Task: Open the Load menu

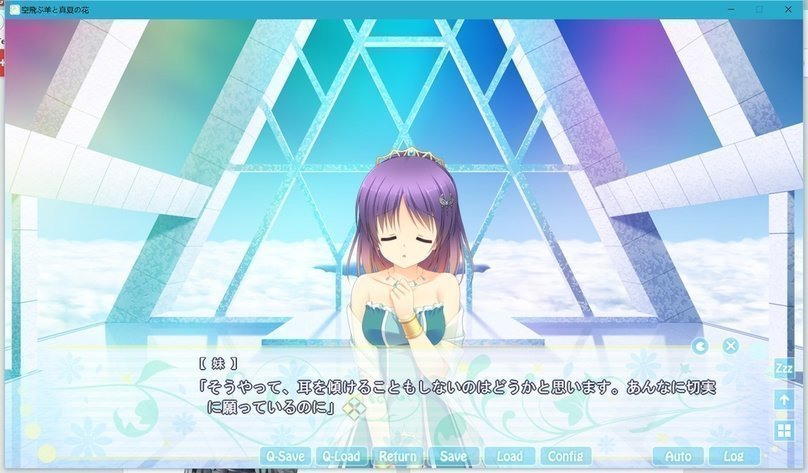Action: pos(509,456)
